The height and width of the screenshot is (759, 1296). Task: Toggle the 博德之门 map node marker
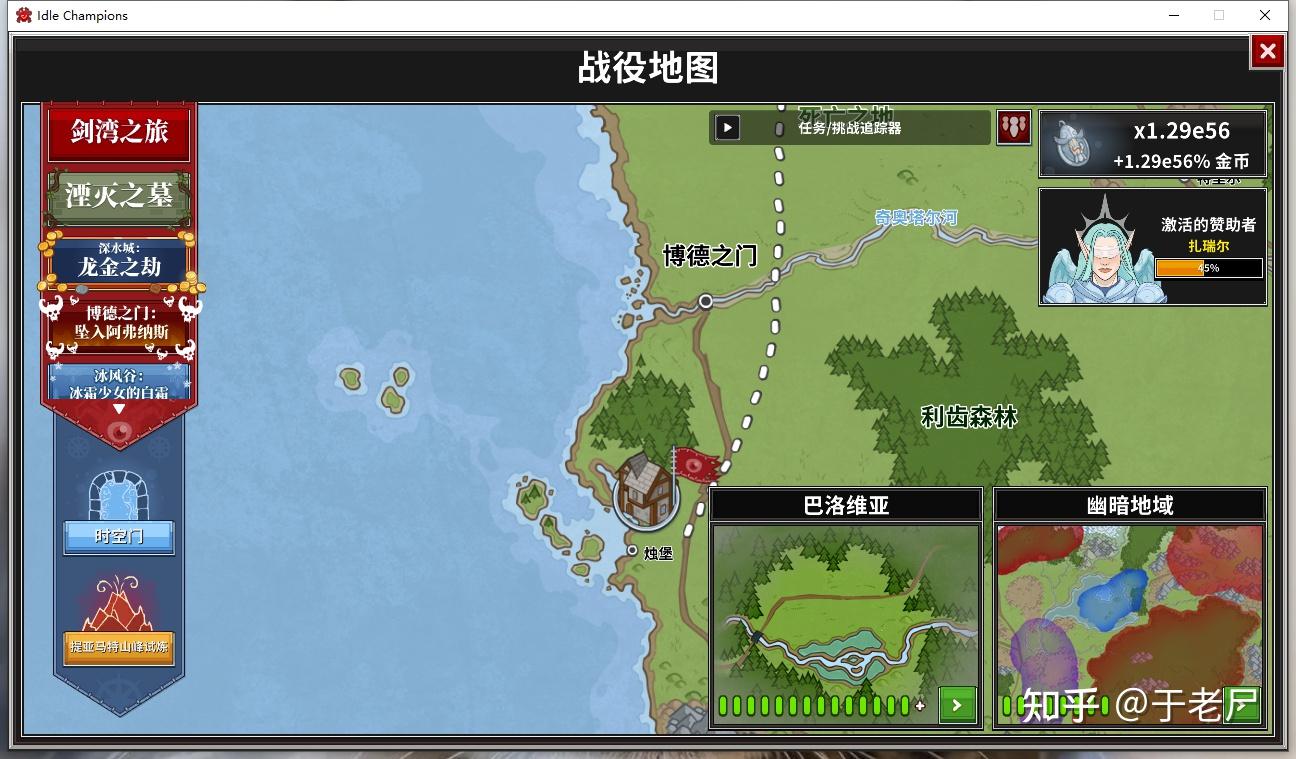coord(706,301)
